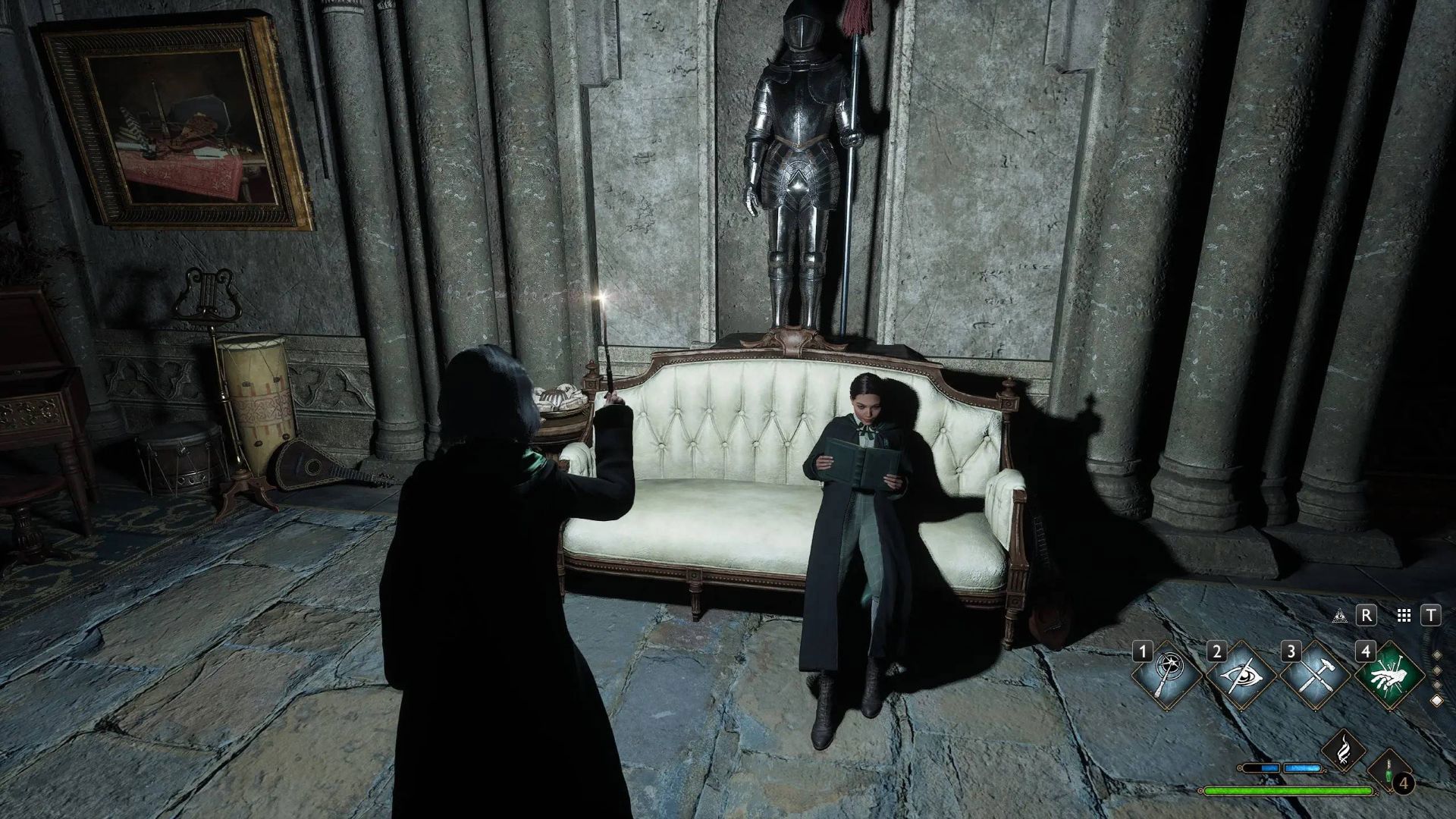Click the 4 potion count badge
Image resolution: width=1456 pixels, height=819 pixels.
(x=1404, y=783)
